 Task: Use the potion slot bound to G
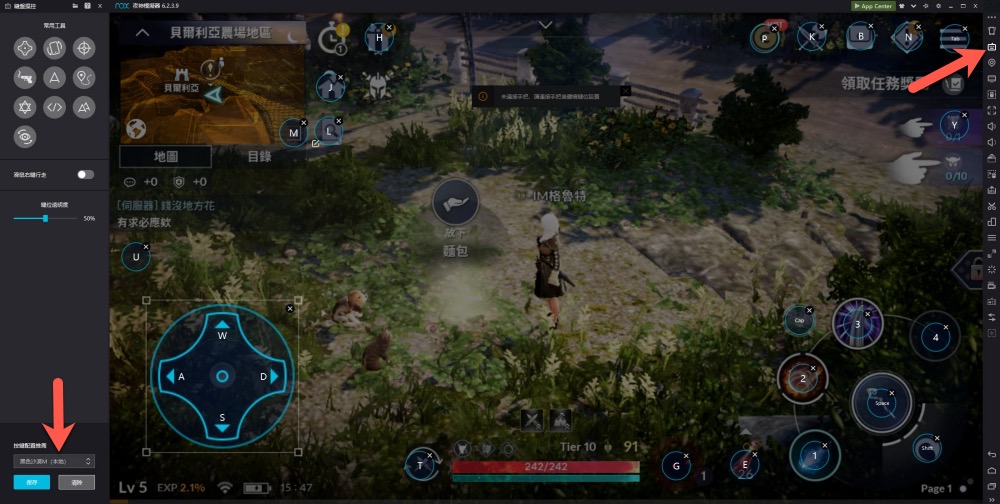pos(678,466)
